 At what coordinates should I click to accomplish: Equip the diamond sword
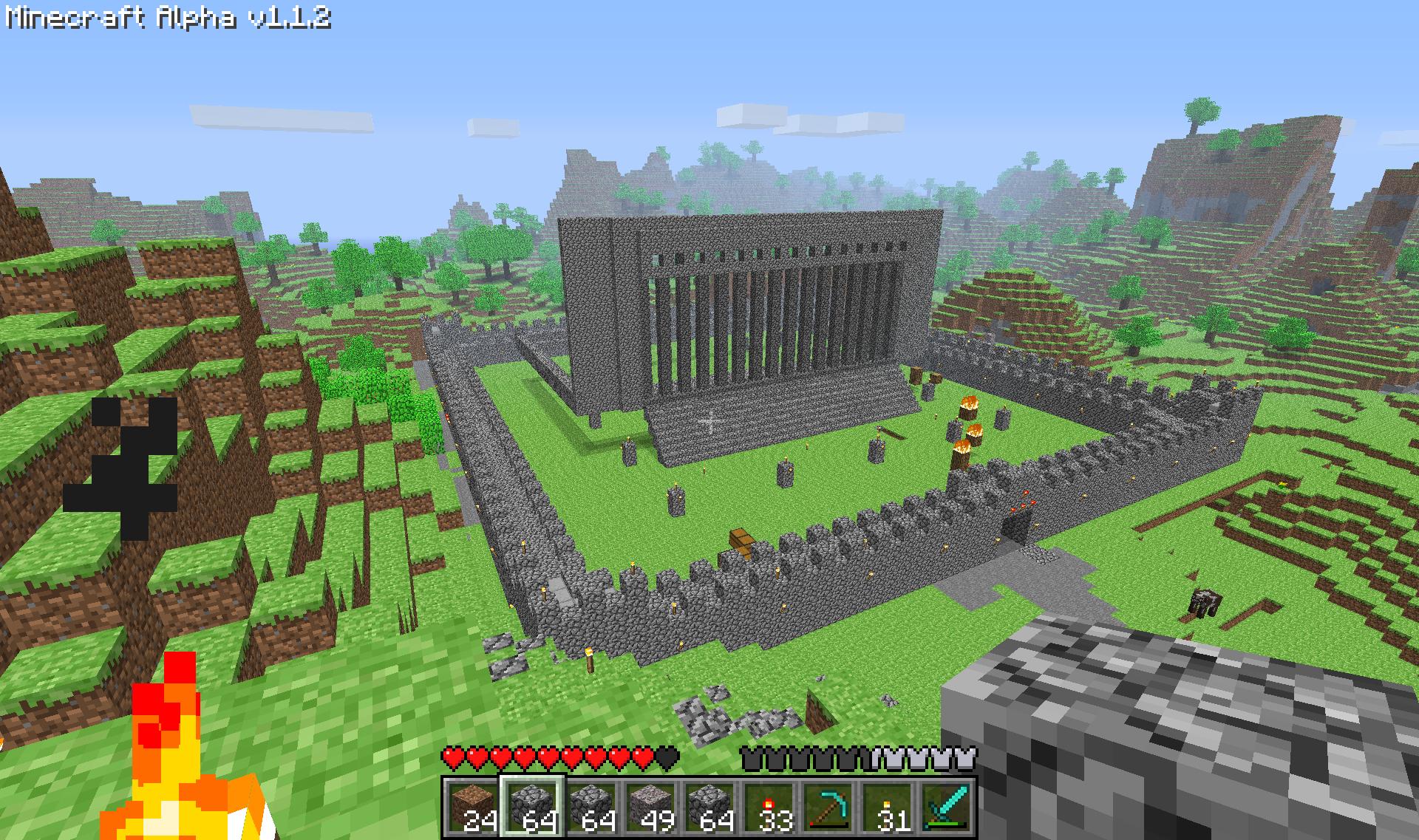click(x=946, y=807)
